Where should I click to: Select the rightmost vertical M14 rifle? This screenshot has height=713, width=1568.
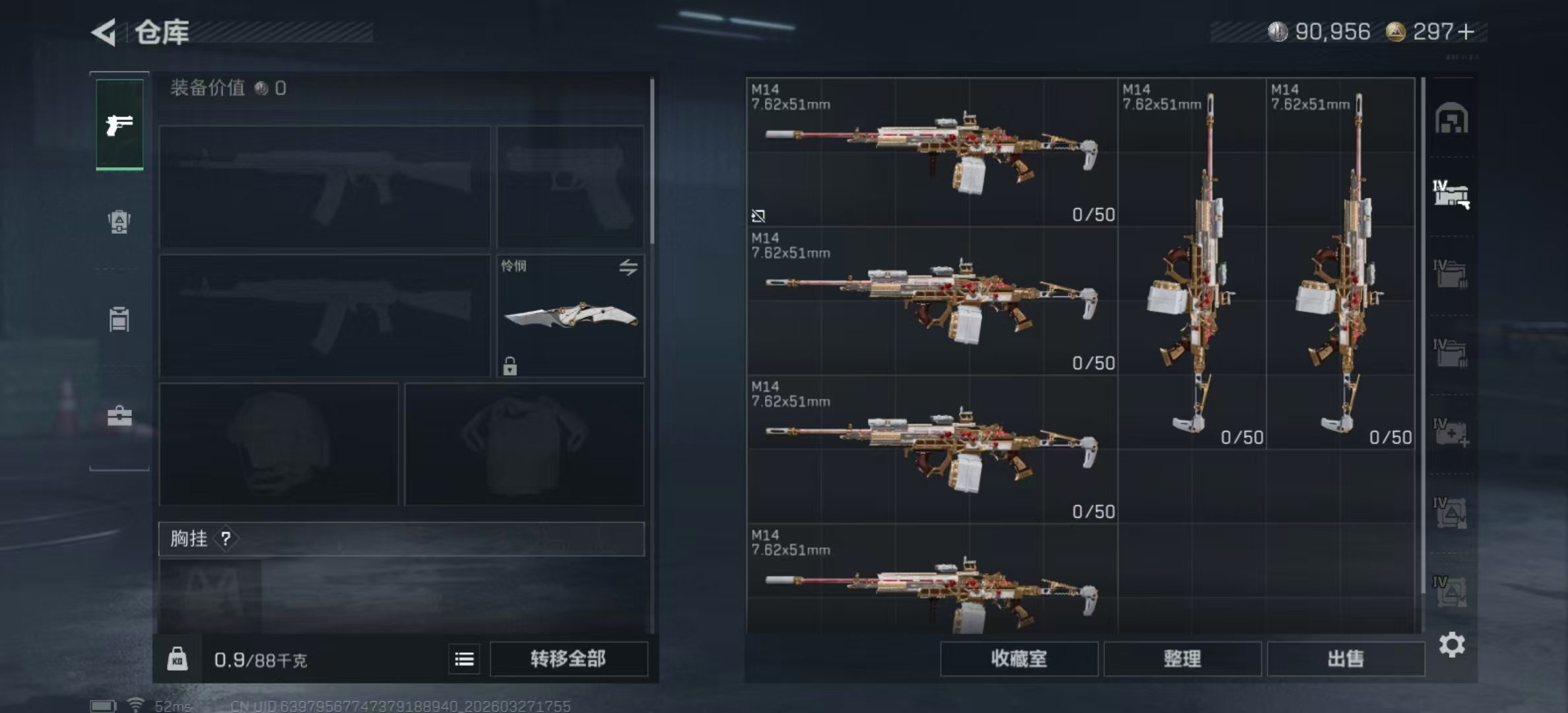[1340, 264]
